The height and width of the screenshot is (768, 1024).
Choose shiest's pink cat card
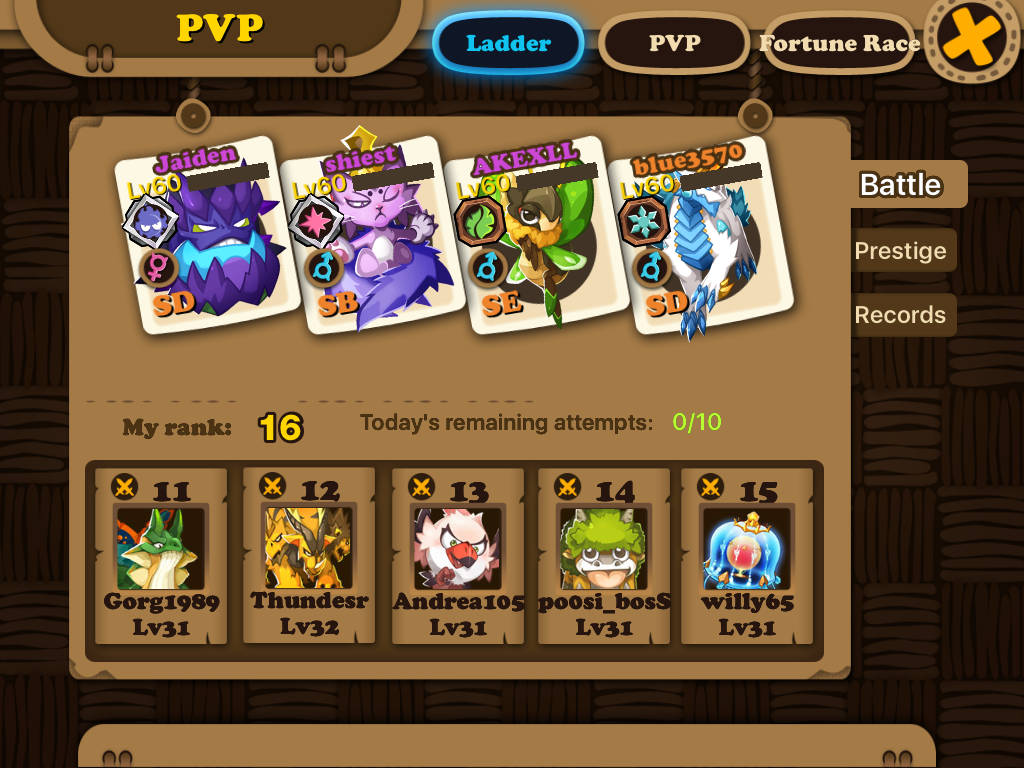(x=371, y=238)
